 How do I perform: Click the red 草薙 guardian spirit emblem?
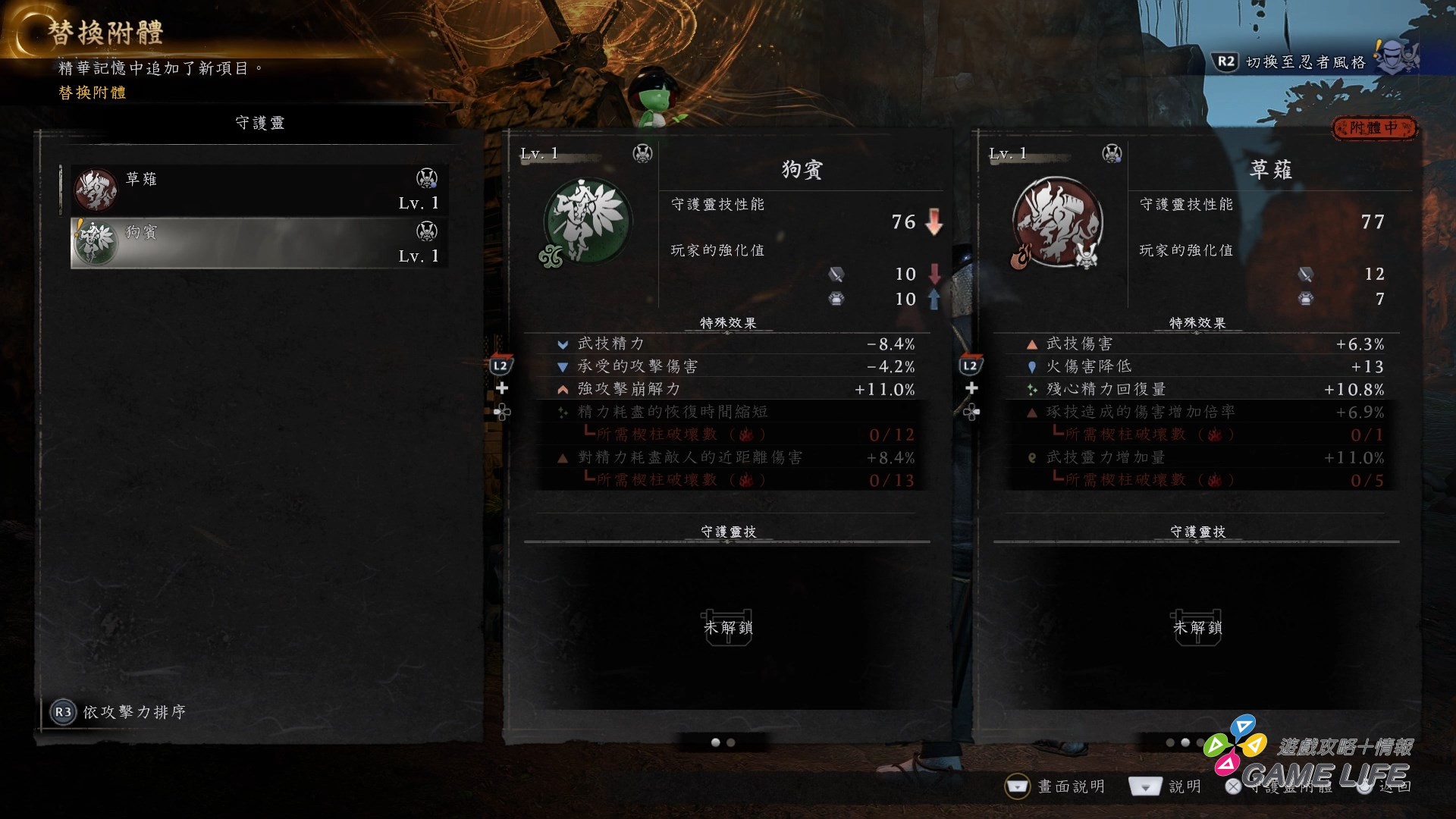1056,222
